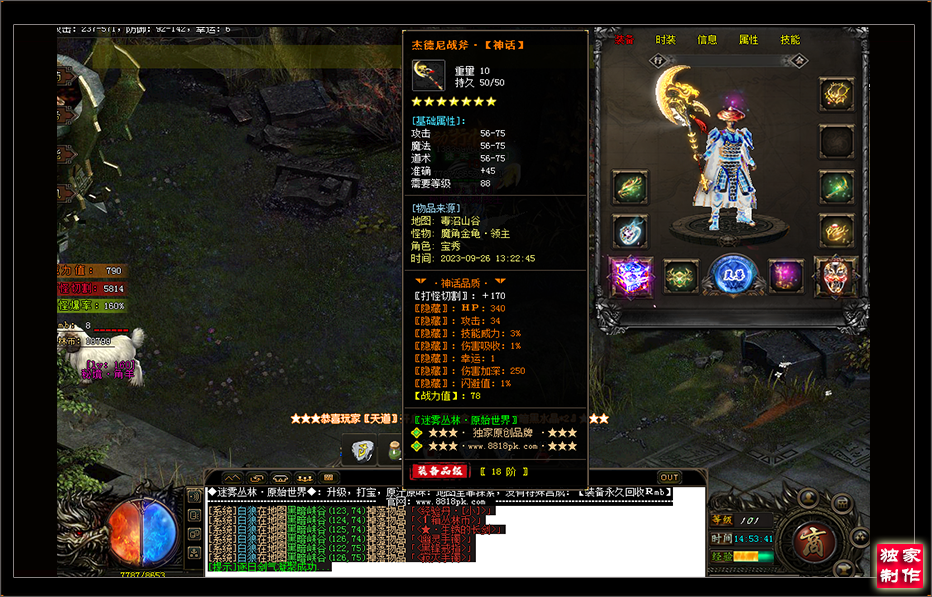The image size is (932, 597).
Task: Select the 装备 (equipment) tab
Action: (x=624, y=40)
